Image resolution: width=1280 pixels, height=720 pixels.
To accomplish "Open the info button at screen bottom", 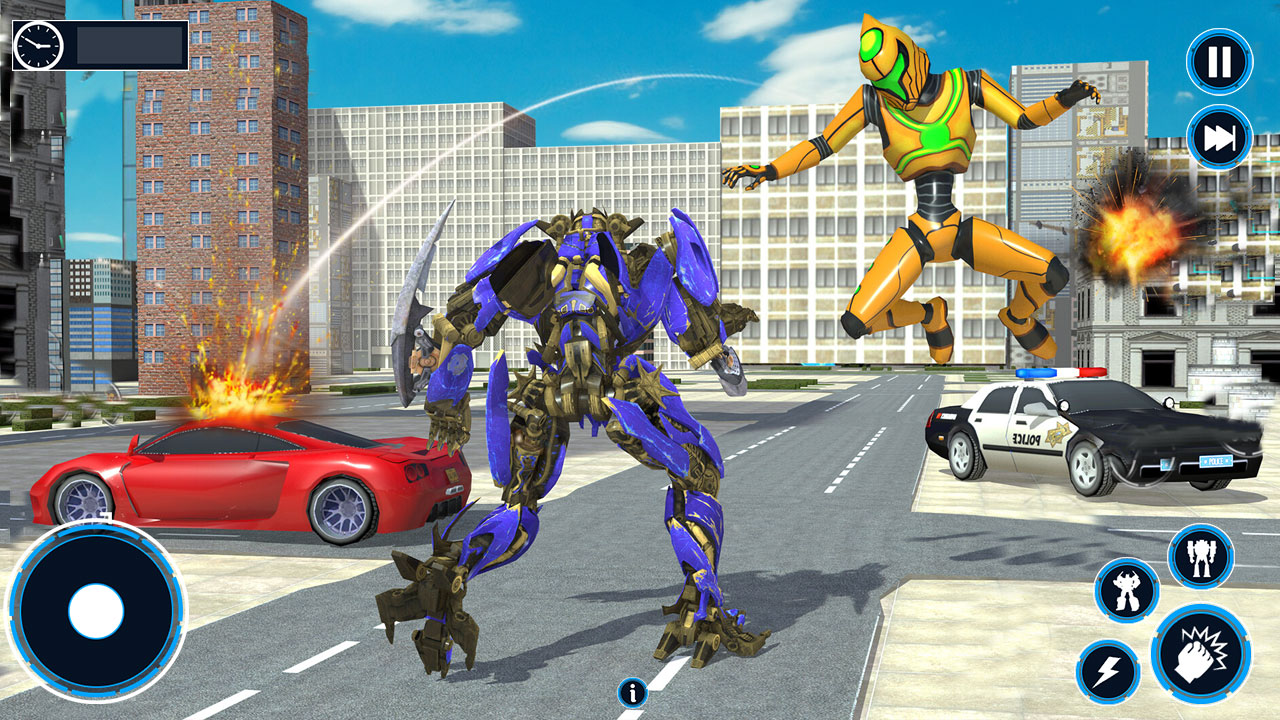I will tap(631, 691).
